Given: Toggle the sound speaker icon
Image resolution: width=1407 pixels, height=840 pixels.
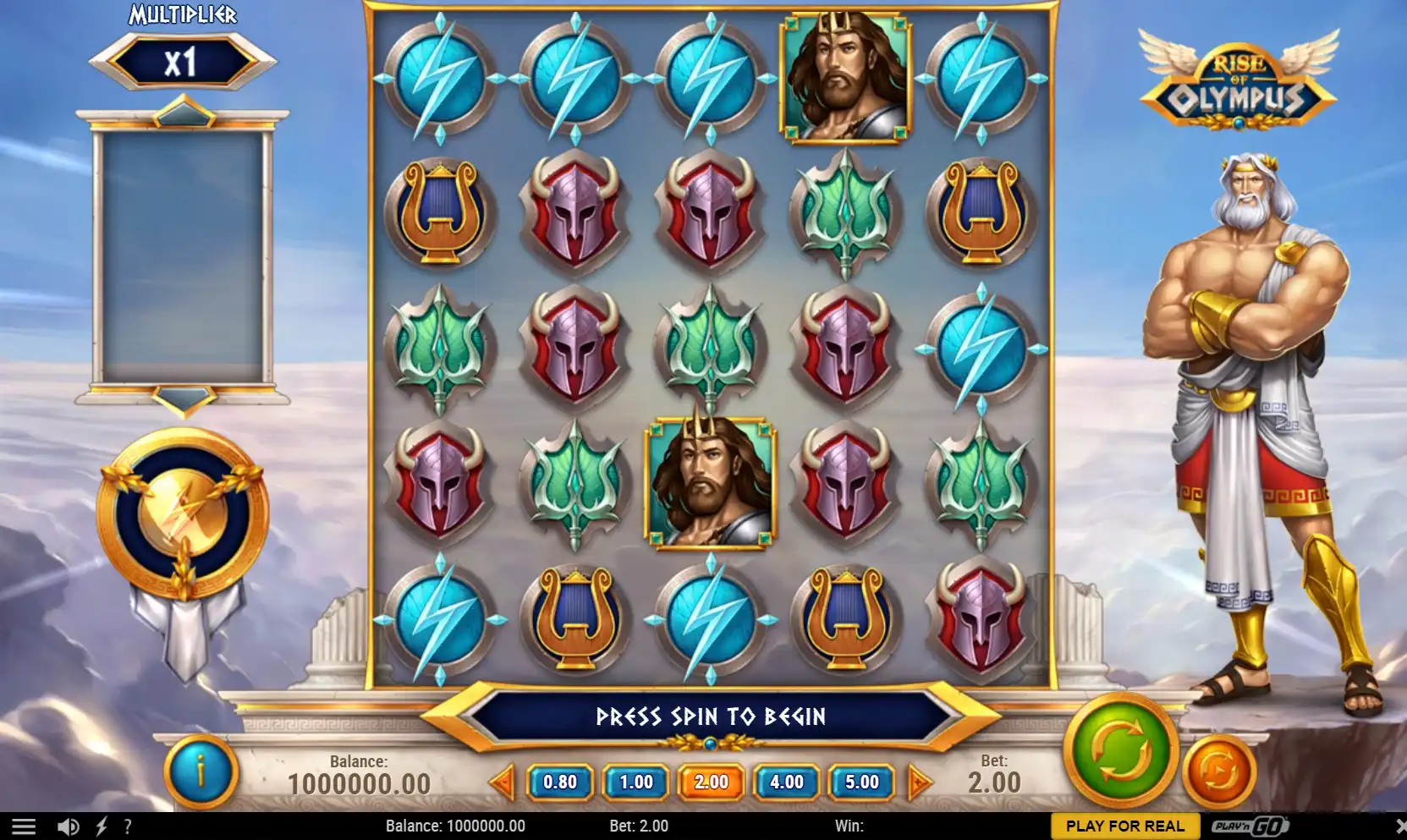Looking at the screenshot, I should click(69, 826).
